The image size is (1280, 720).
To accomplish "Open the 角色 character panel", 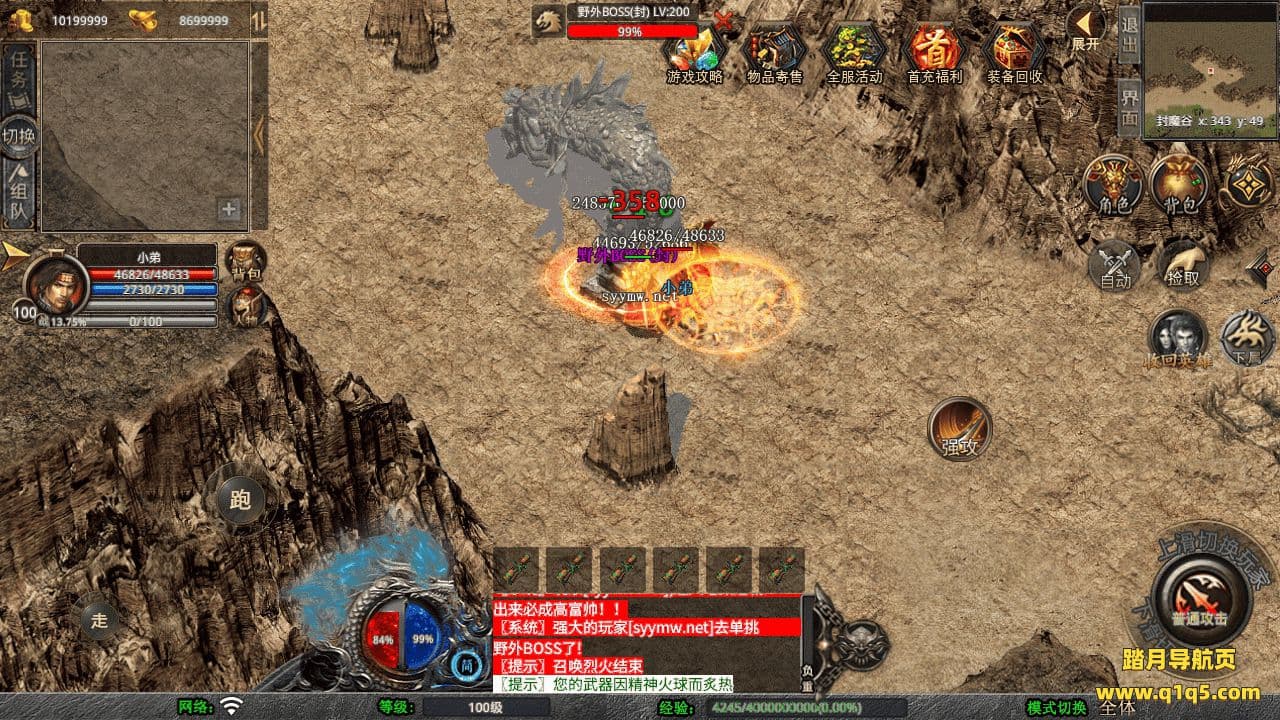I will click(1113, 185).
